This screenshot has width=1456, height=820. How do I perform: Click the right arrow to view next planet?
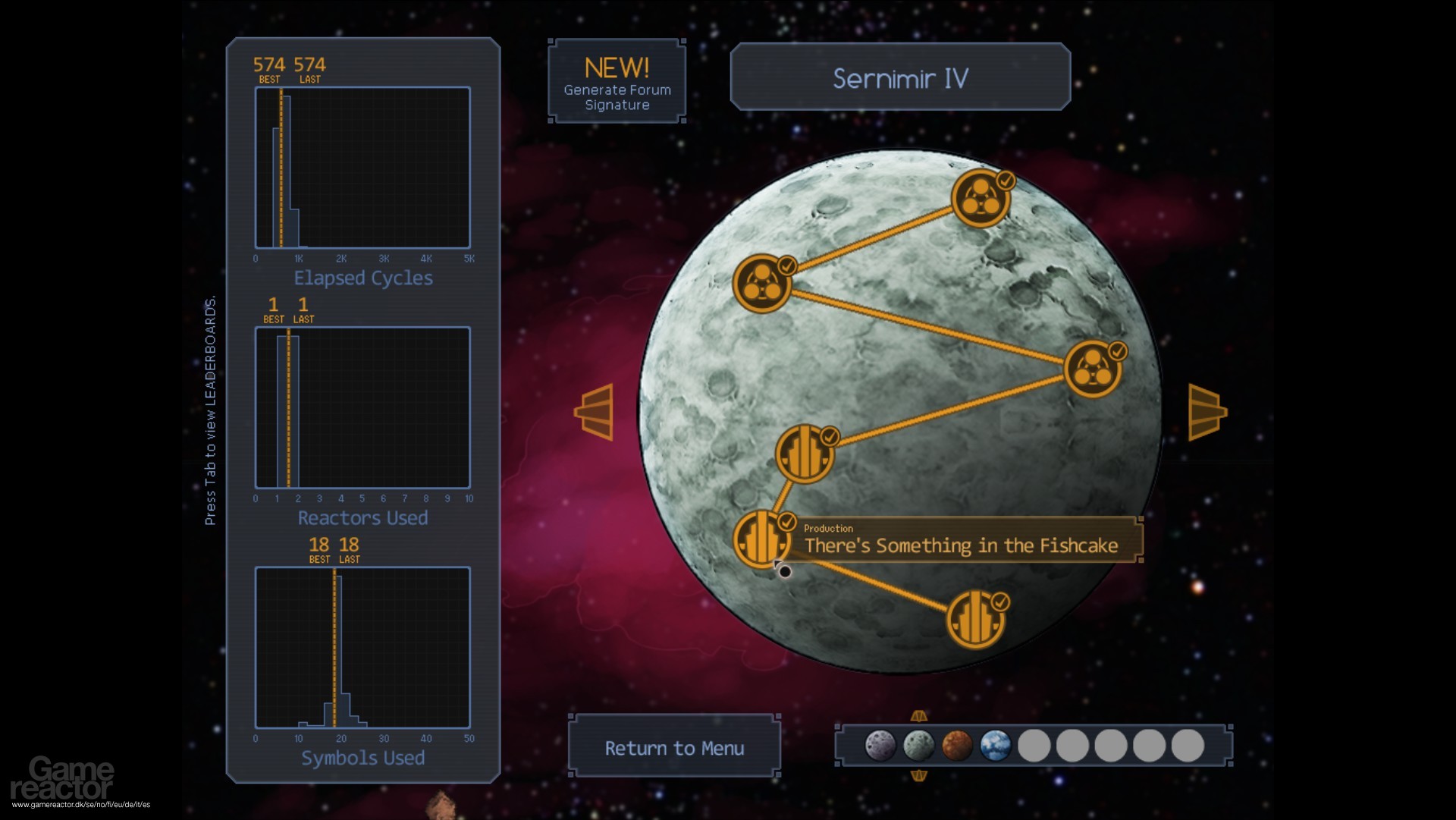pos(1207,412)
